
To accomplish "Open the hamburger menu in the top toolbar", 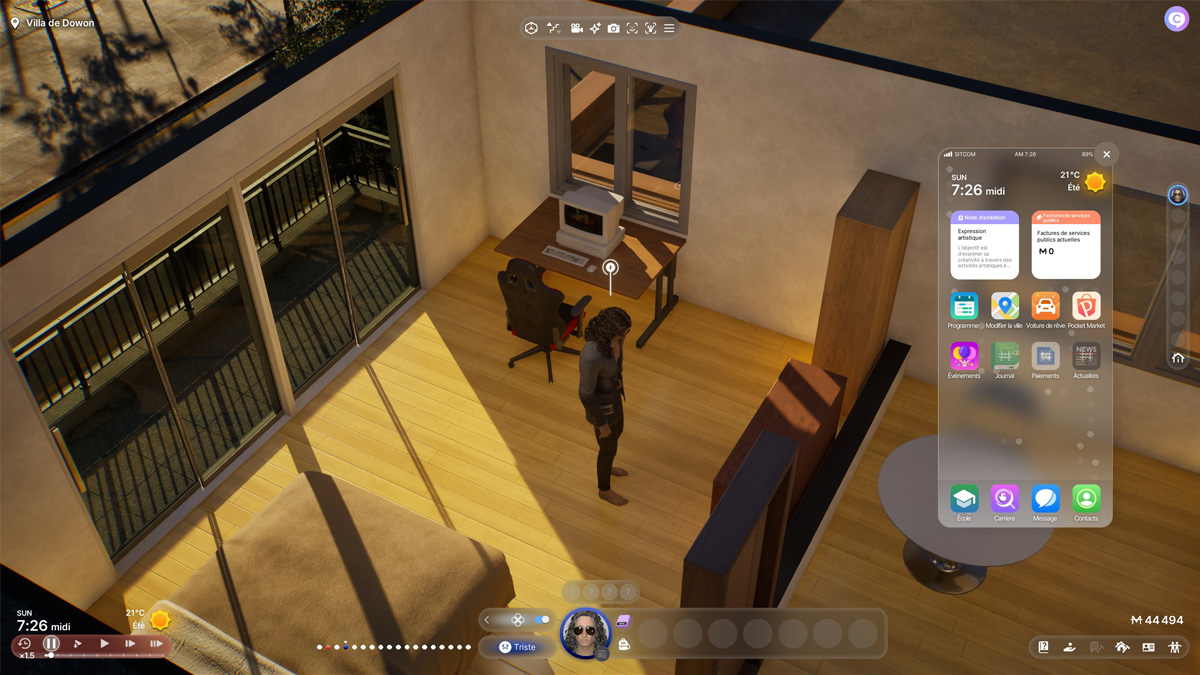I will (669, 28).
